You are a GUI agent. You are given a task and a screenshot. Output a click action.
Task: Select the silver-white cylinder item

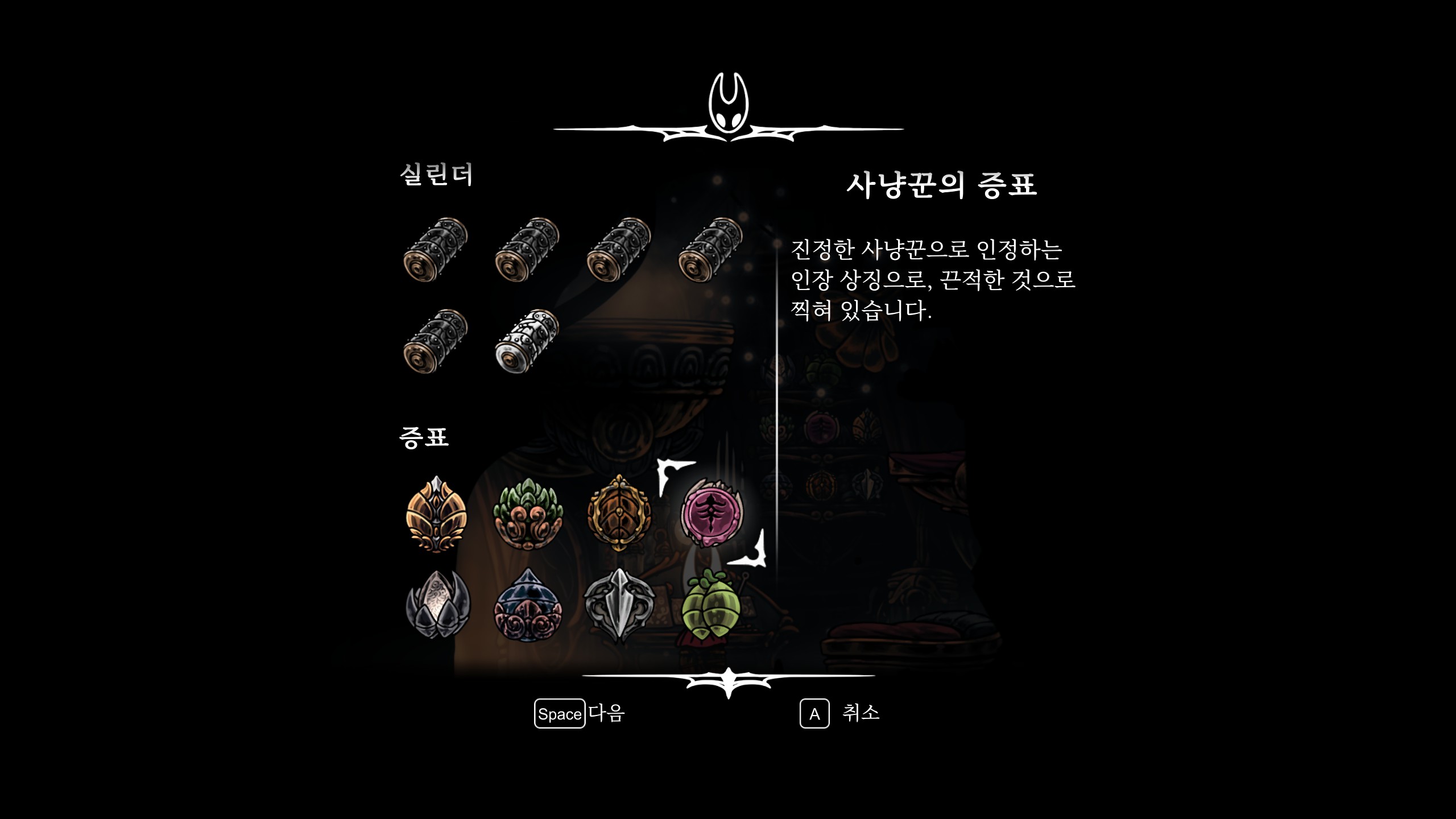[x=527, y=341]
